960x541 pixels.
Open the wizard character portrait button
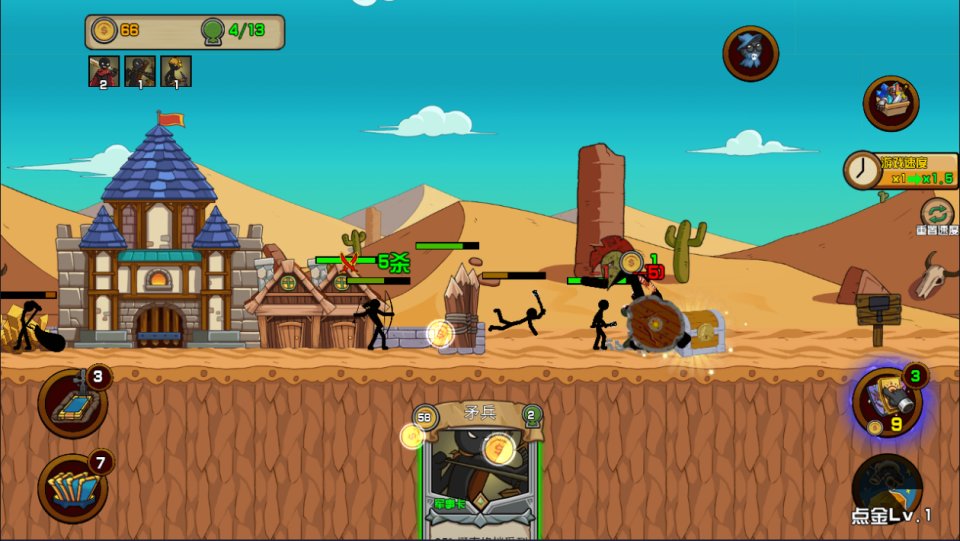click(750, 53)
